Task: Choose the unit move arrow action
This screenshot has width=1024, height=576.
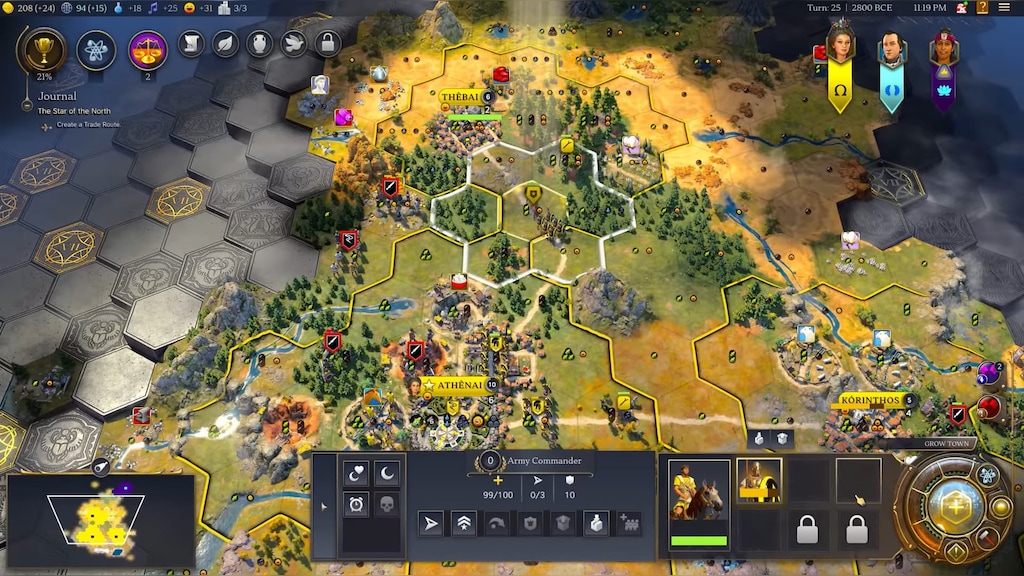Action: (431, 523)
